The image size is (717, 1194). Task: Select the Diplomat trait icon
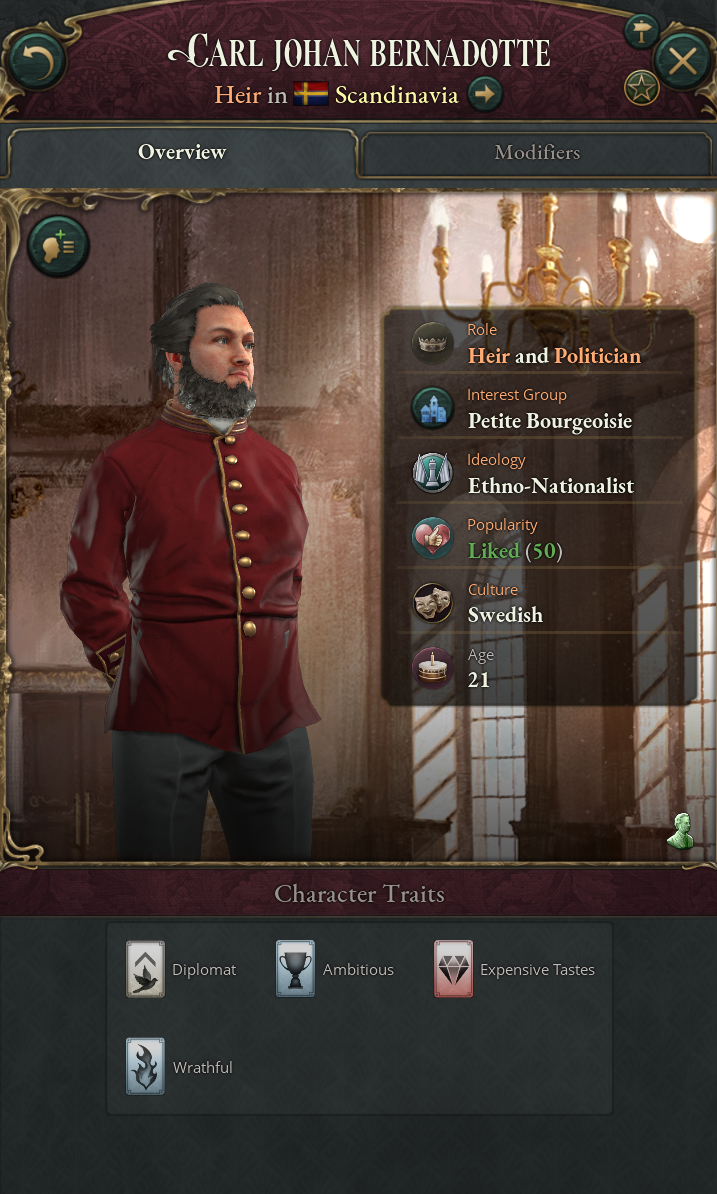point(145,969)
